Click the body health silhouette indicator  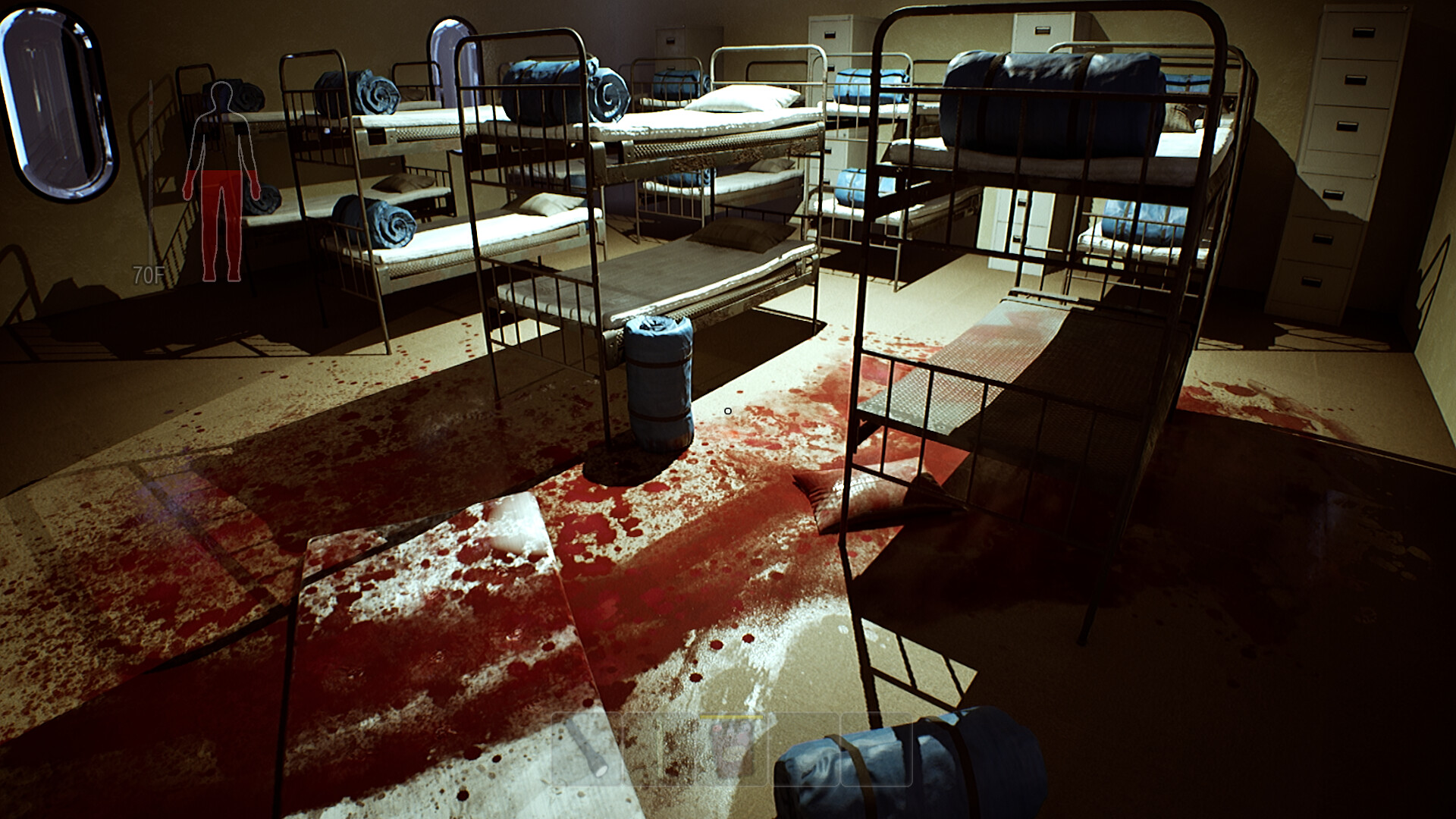(221, 174)
